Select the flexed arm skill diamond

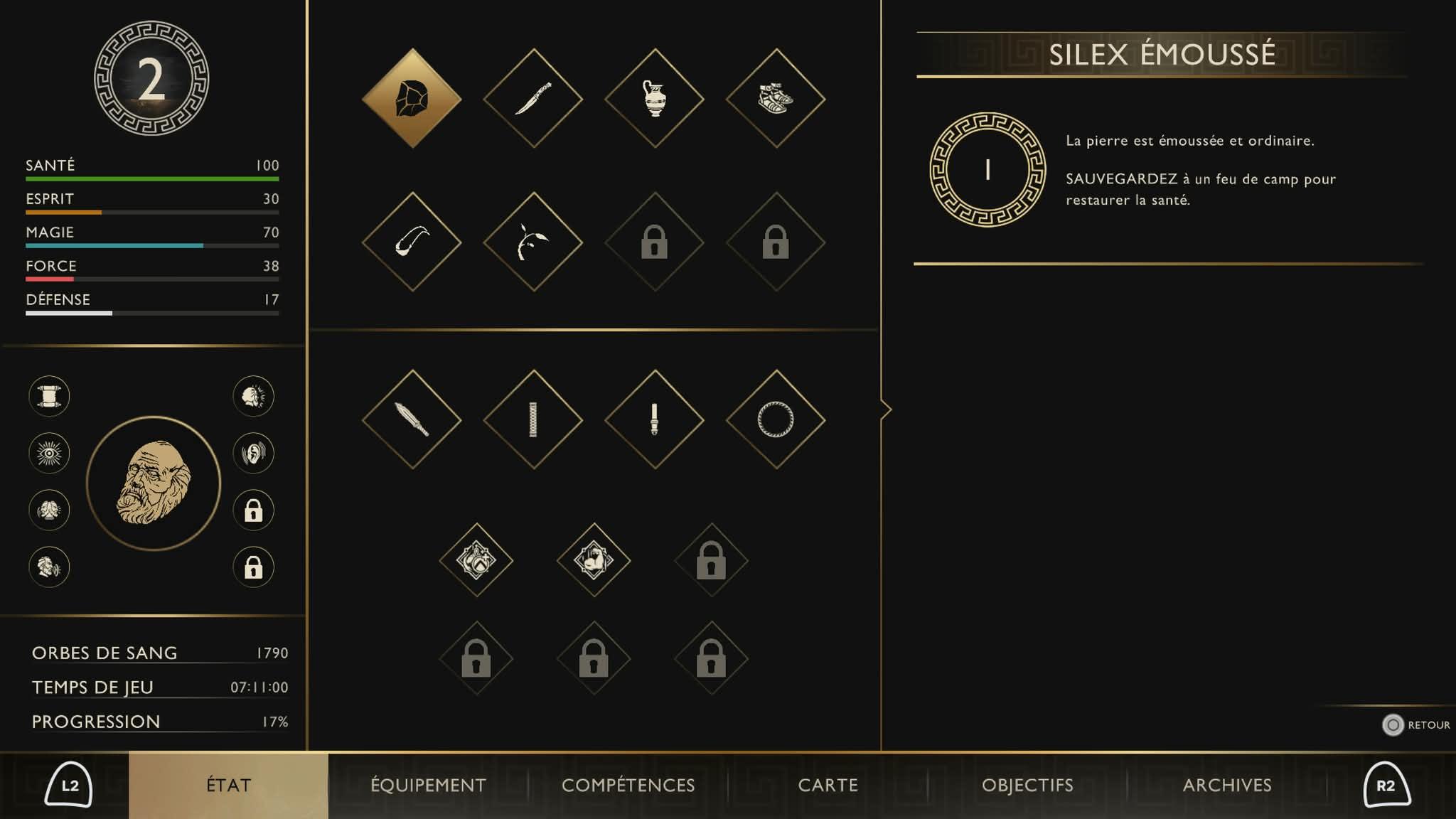point(594,560)
